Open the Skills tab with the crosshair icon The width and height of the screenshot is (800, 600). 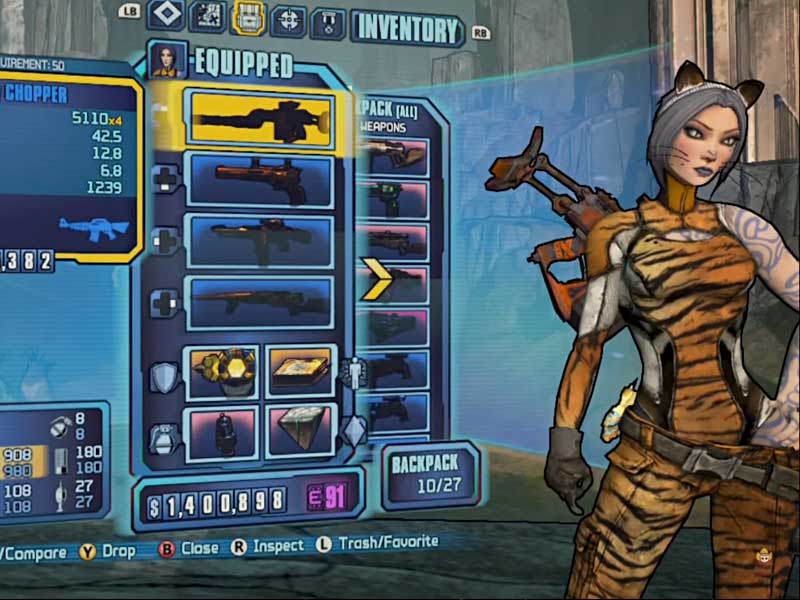coord(289,19)
